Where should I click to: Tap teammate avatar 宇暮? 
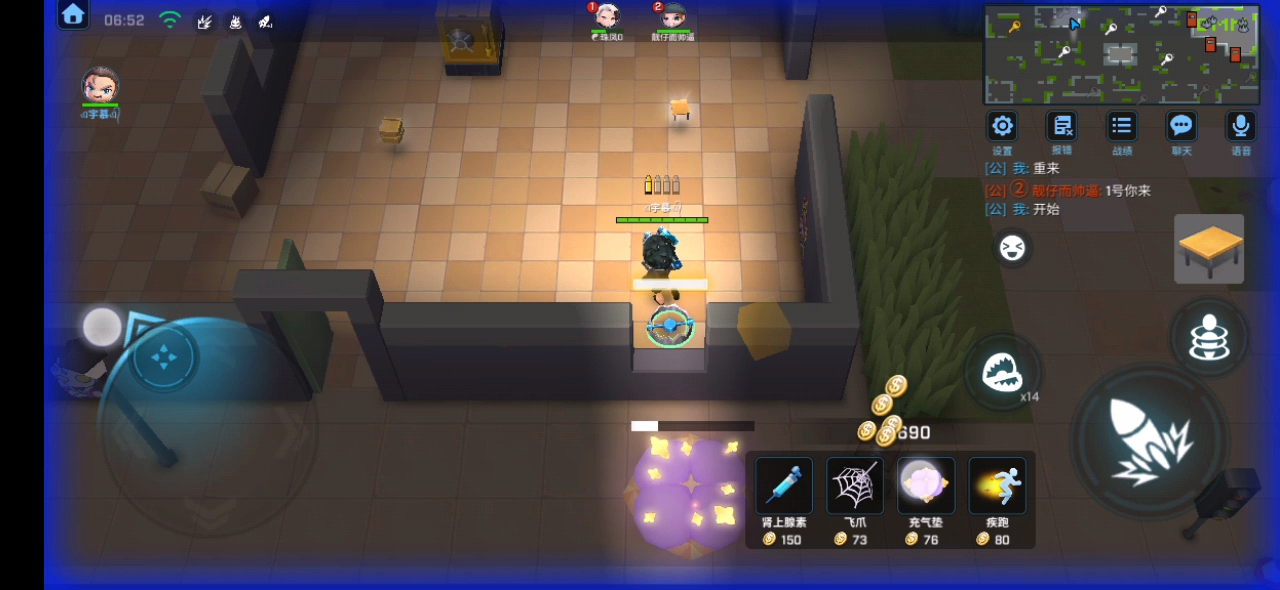100,86
